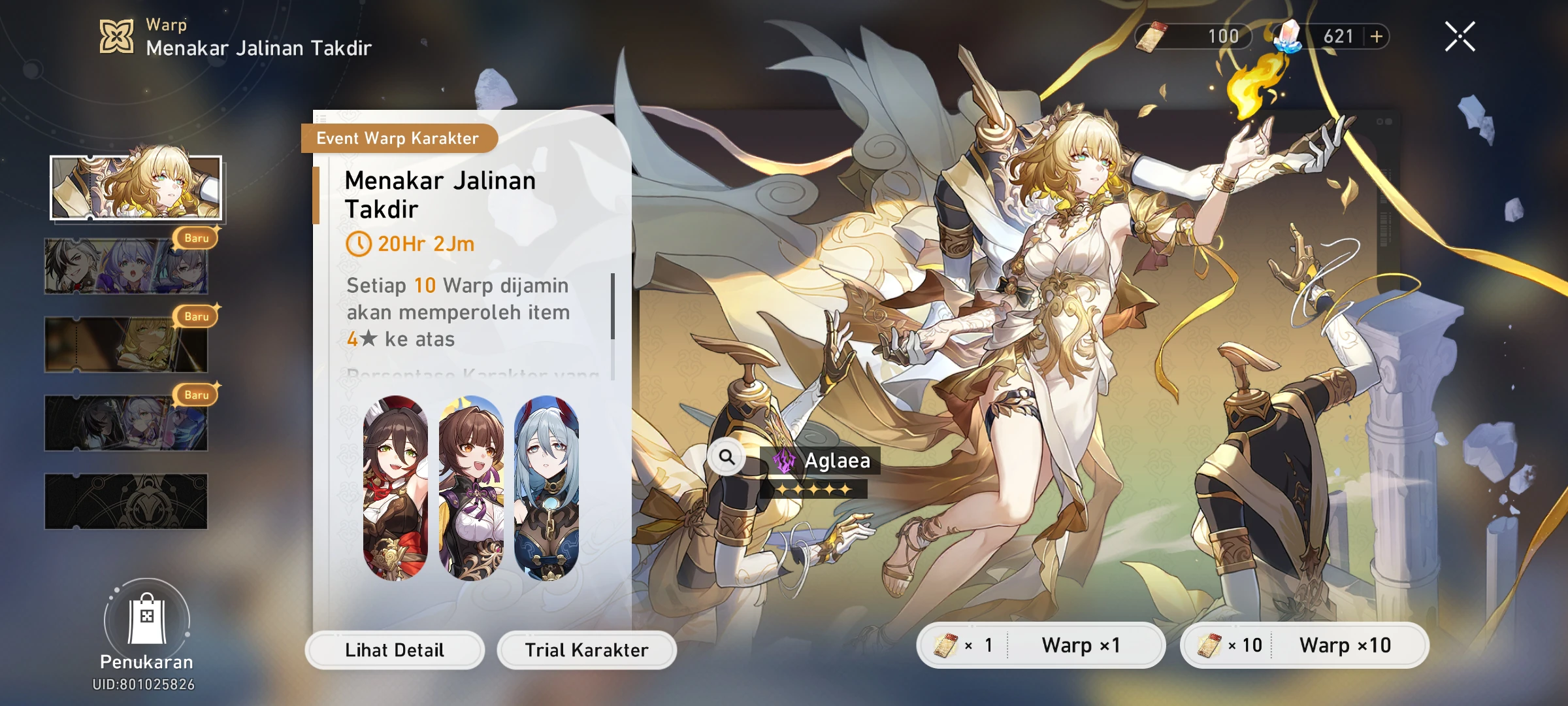The image size is (1568, 706).
Task: Expand the Event Warp Karakter label
Action: click(x=399, y=138)
